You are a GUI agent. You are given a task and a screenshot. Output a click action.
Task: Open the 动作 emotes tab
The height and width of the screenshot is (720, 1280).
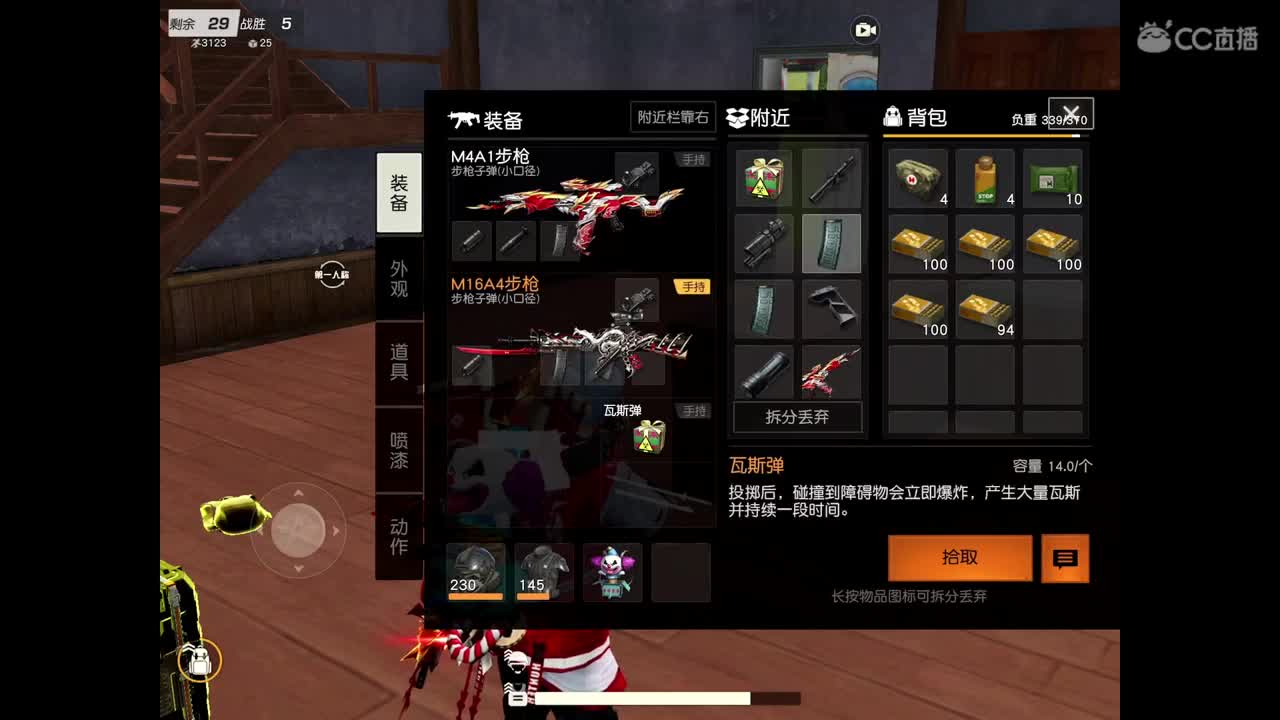pyautogui.click(x=399, y=535)
